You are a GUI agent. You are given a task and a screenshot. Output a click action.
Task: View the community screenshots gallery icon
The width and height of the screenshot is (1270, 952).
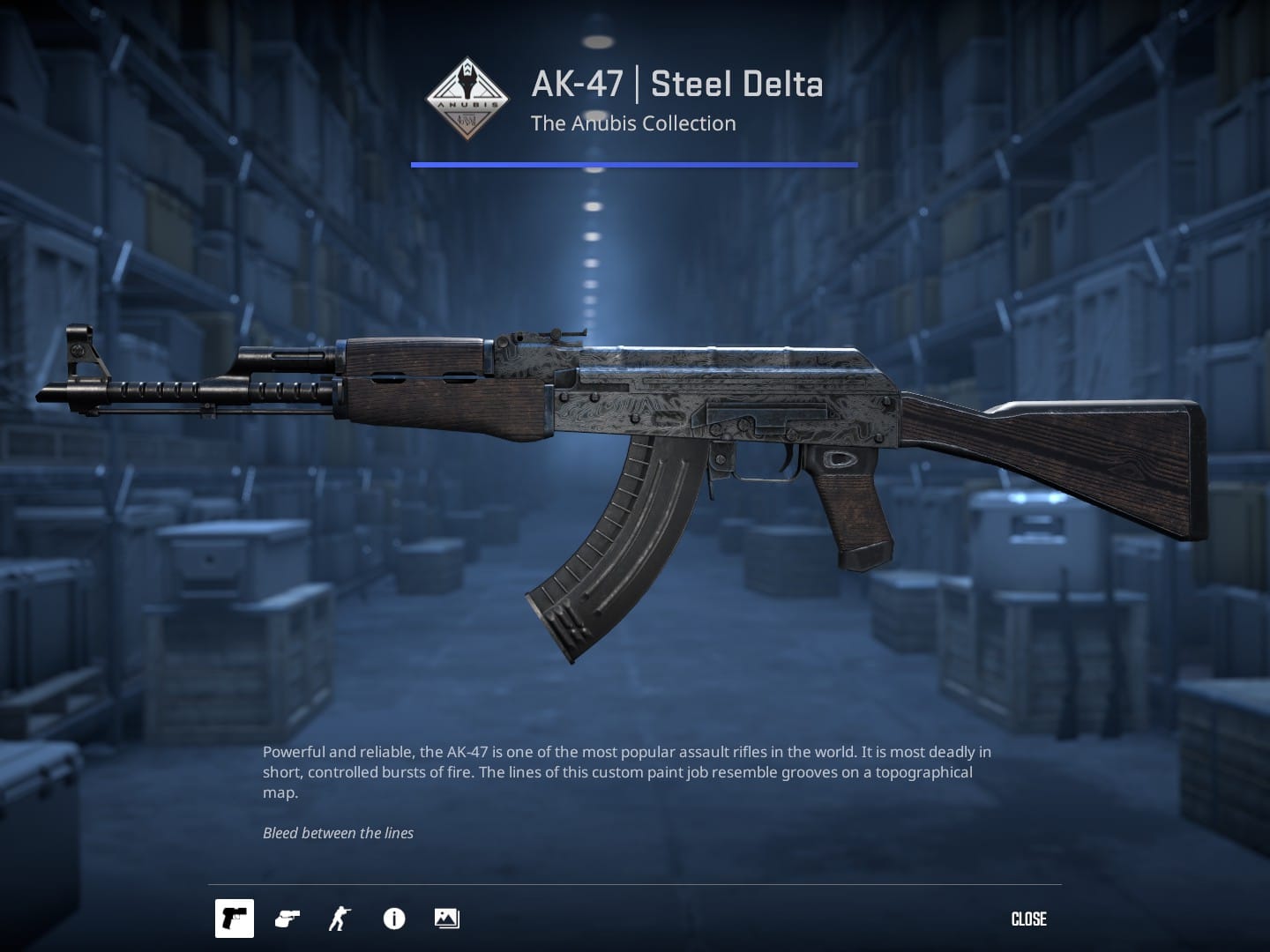446,919
